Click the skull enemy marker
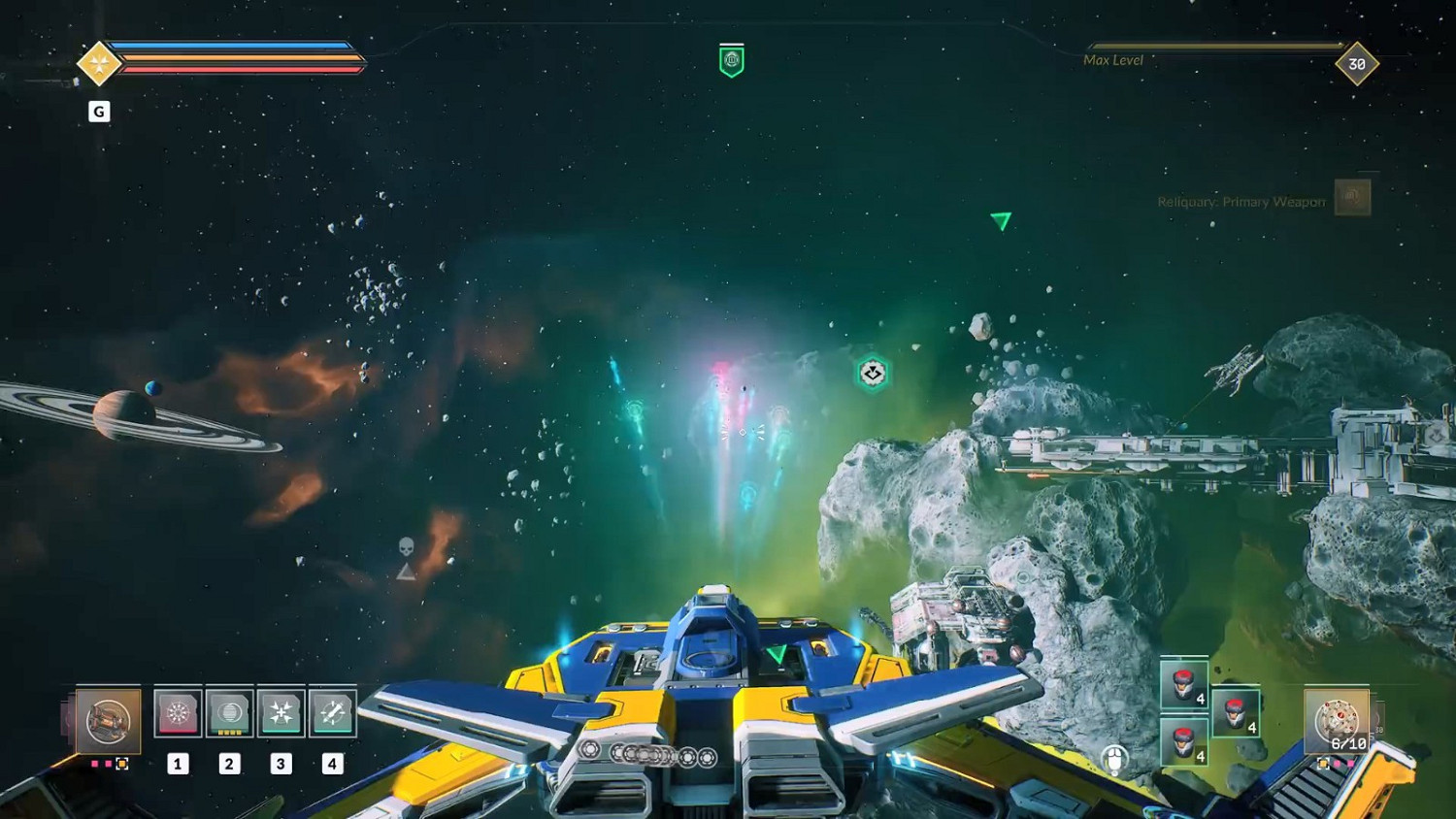This screenshot has width=1456, height=819. [407, 547]
